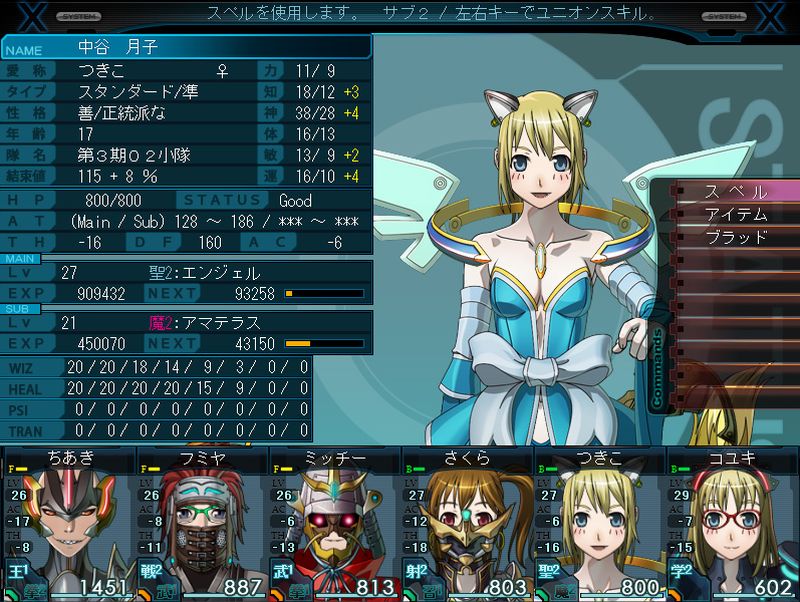This screenshot has width=800, height=602.
Task: Open the ブラッド command
Action: point(736,237)
